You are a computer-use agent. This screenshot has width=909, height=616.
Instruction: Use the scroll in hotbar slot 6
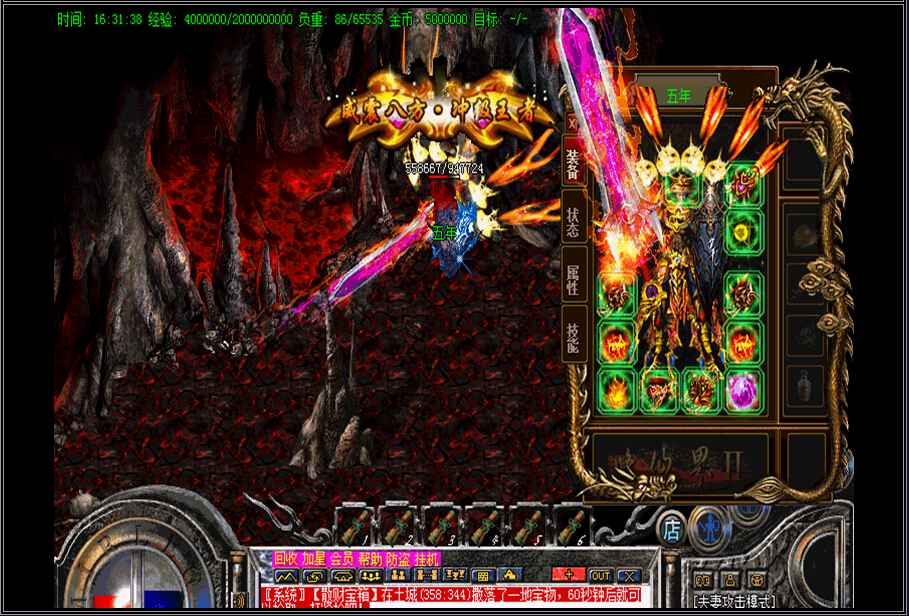point(571,526)
